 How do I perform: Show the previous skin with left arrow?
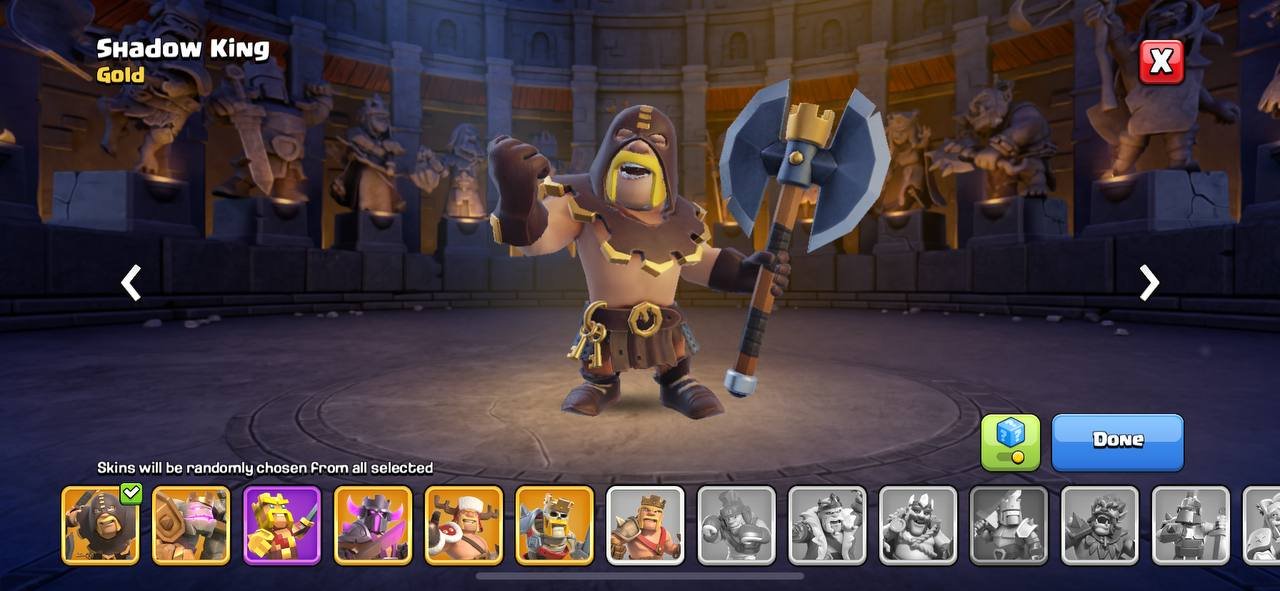131,283
